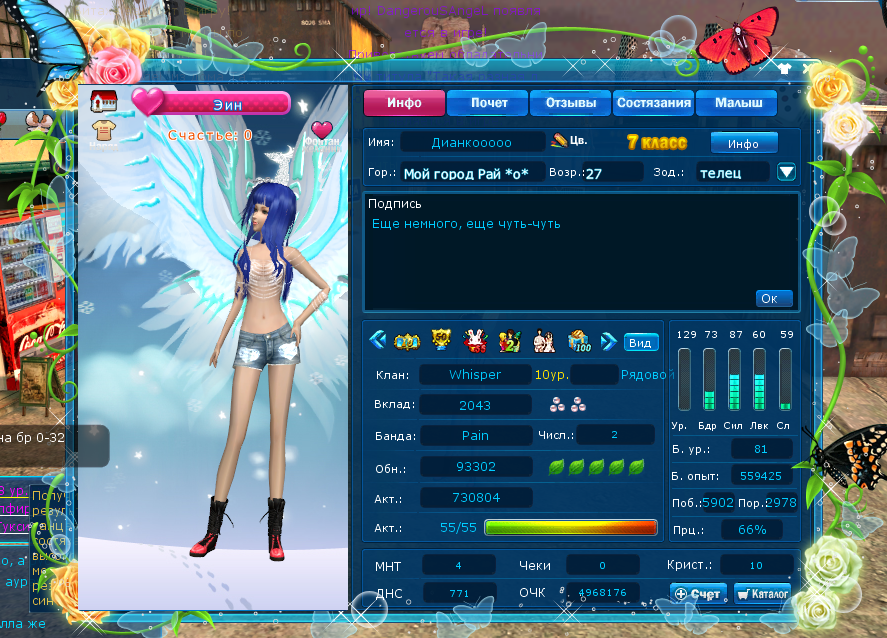Click the blue Инфо button beside 7 класс

click(x=743, y=144)
